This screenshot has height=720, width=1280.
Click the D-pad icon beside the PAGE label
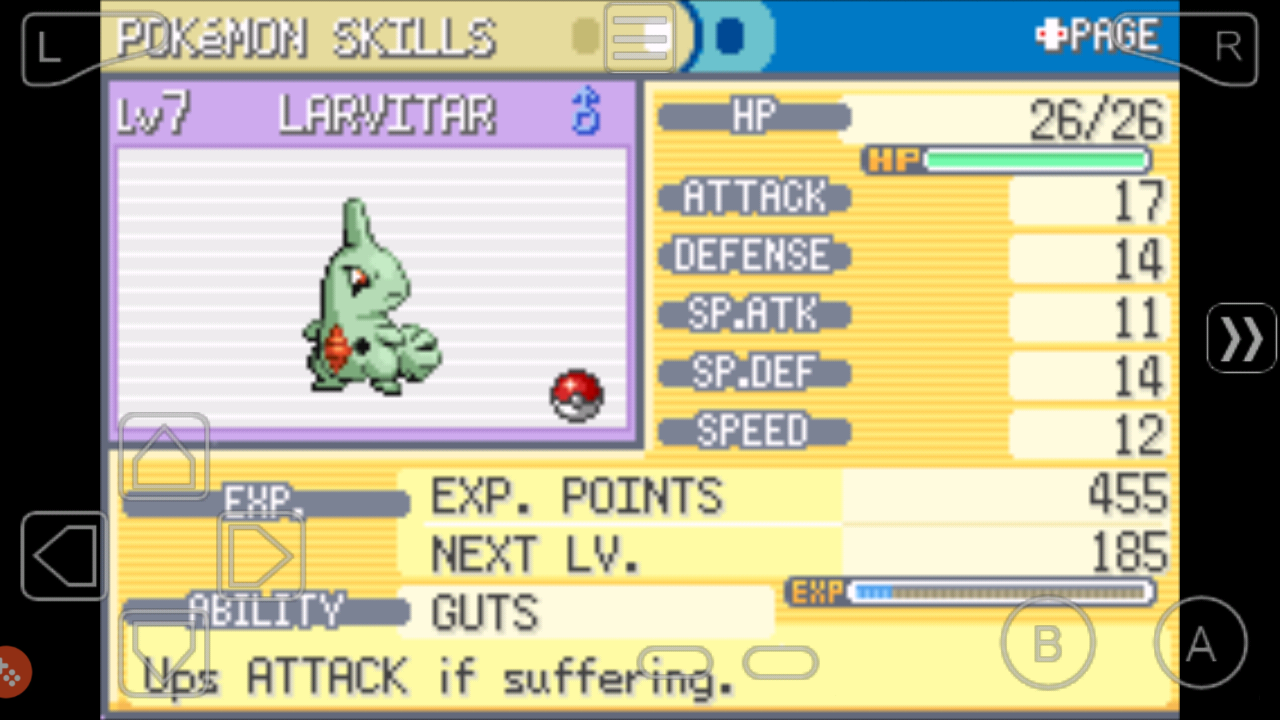(1049, 34)
